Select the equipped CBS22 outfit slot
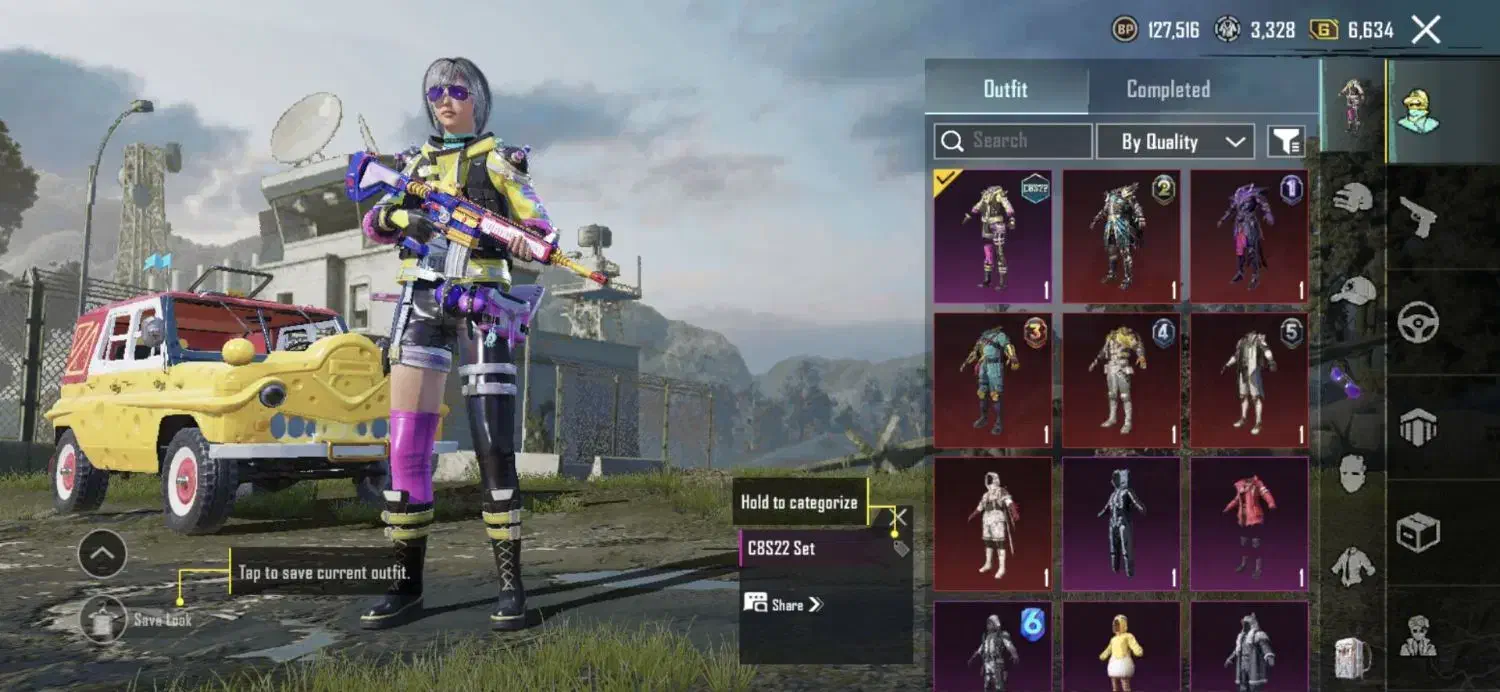Image resolution: width=1500 pixels, height=692 pixels. 992,237
